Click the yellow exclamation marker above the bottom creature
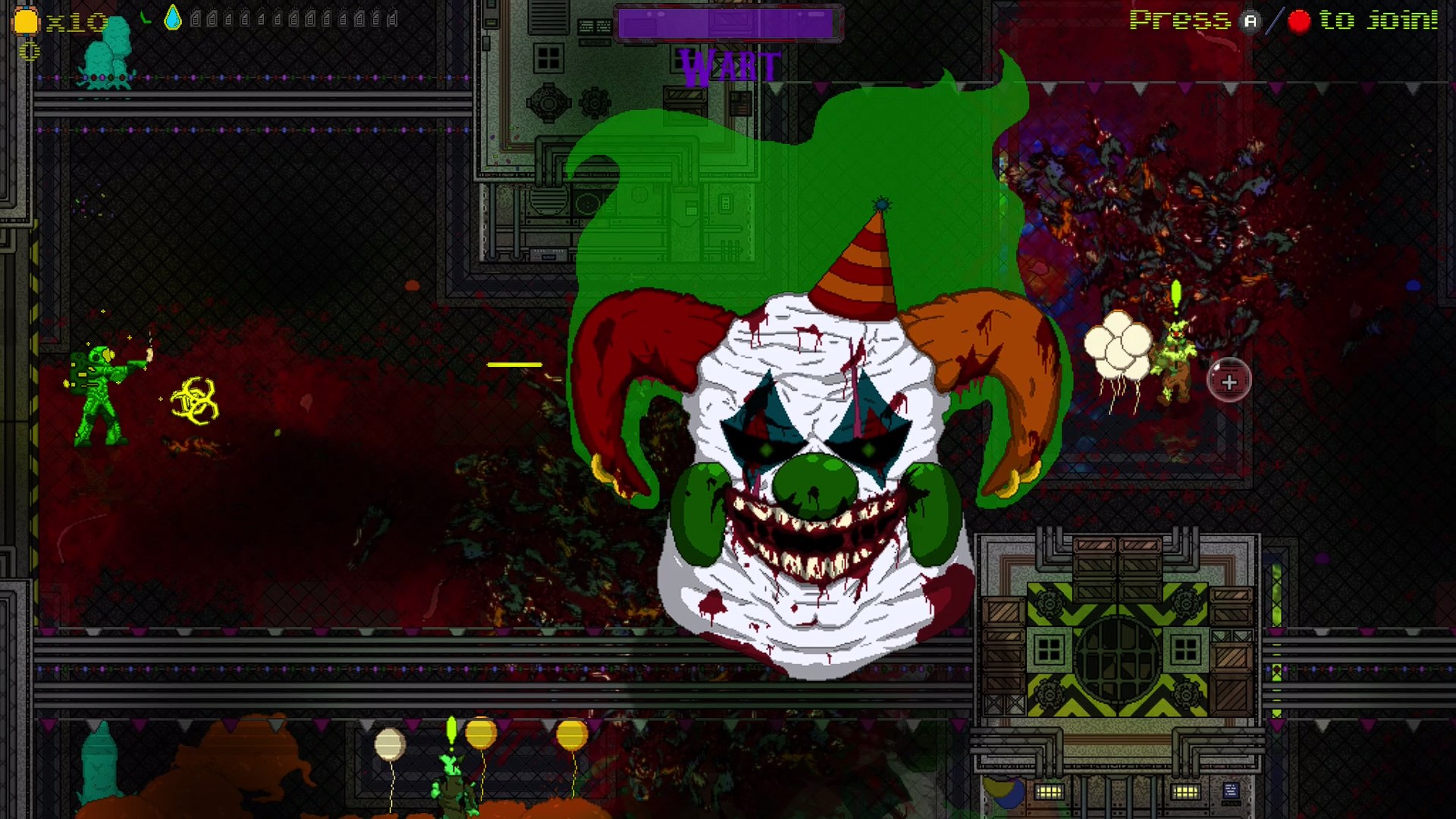The image size is (1456, 819). point(450,726)
